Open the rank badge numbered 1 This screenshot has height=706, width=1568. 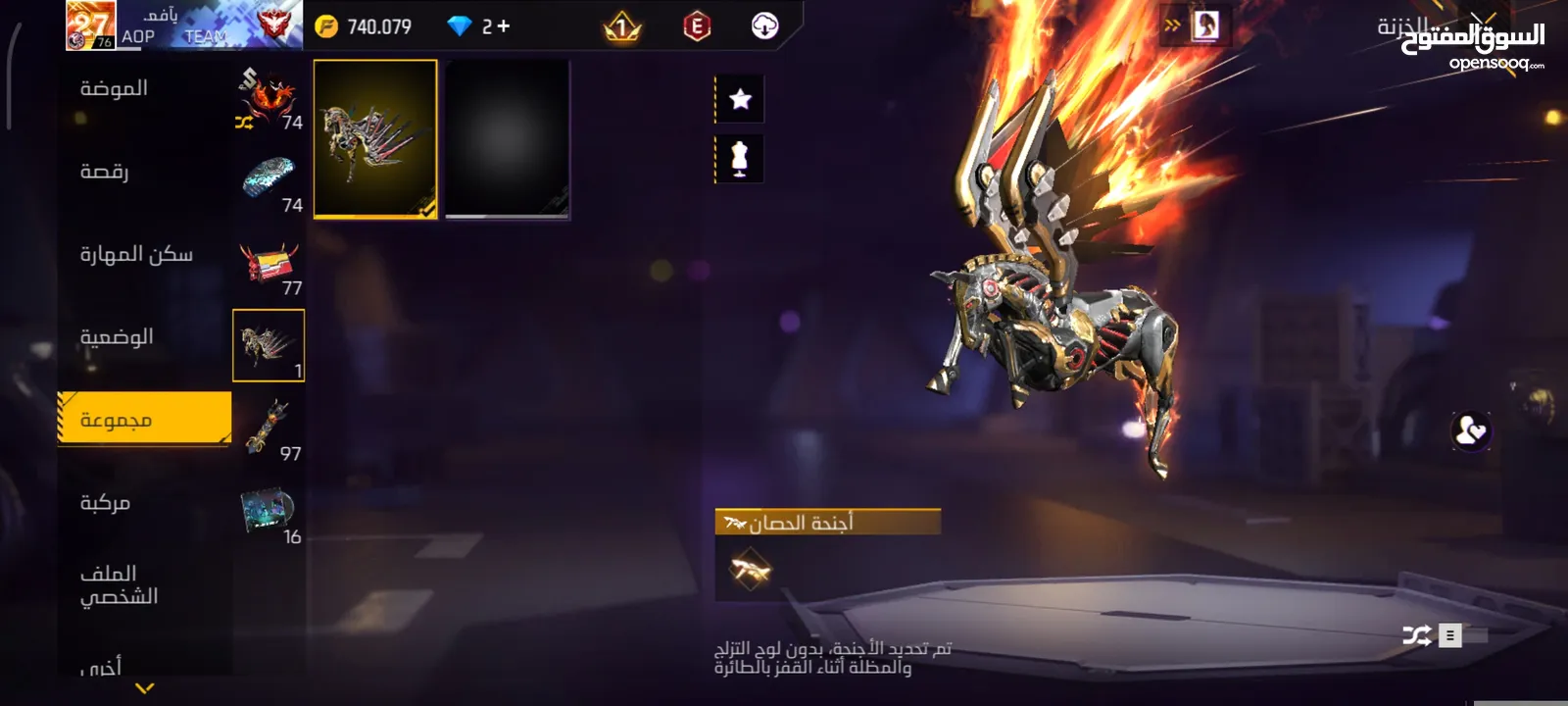click(621, 27)
